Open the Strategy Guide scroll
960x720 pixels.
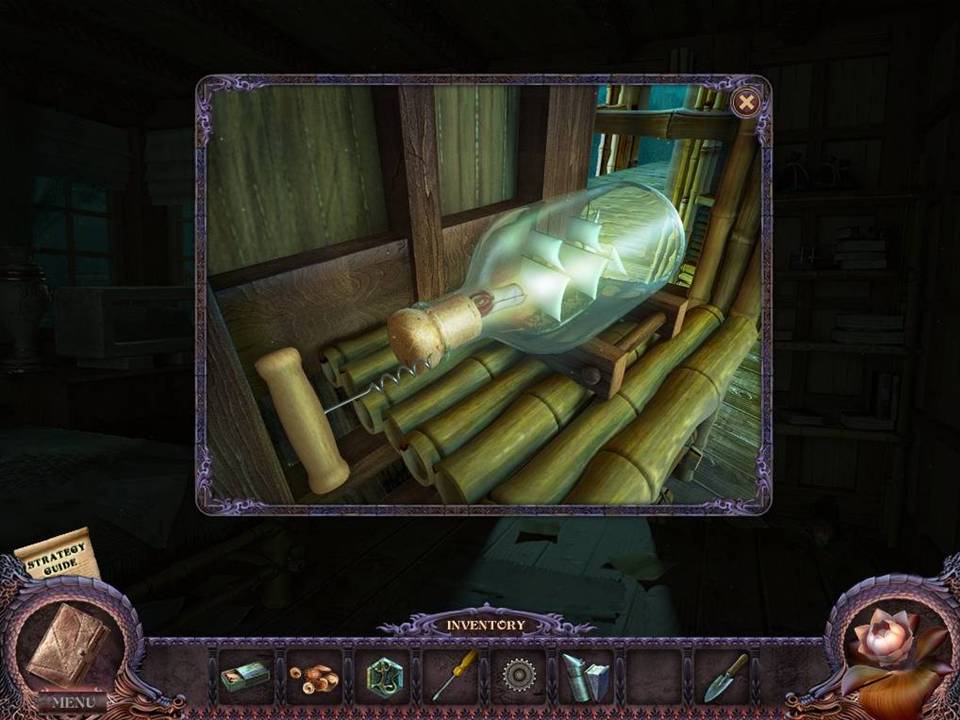click(57, 558)
